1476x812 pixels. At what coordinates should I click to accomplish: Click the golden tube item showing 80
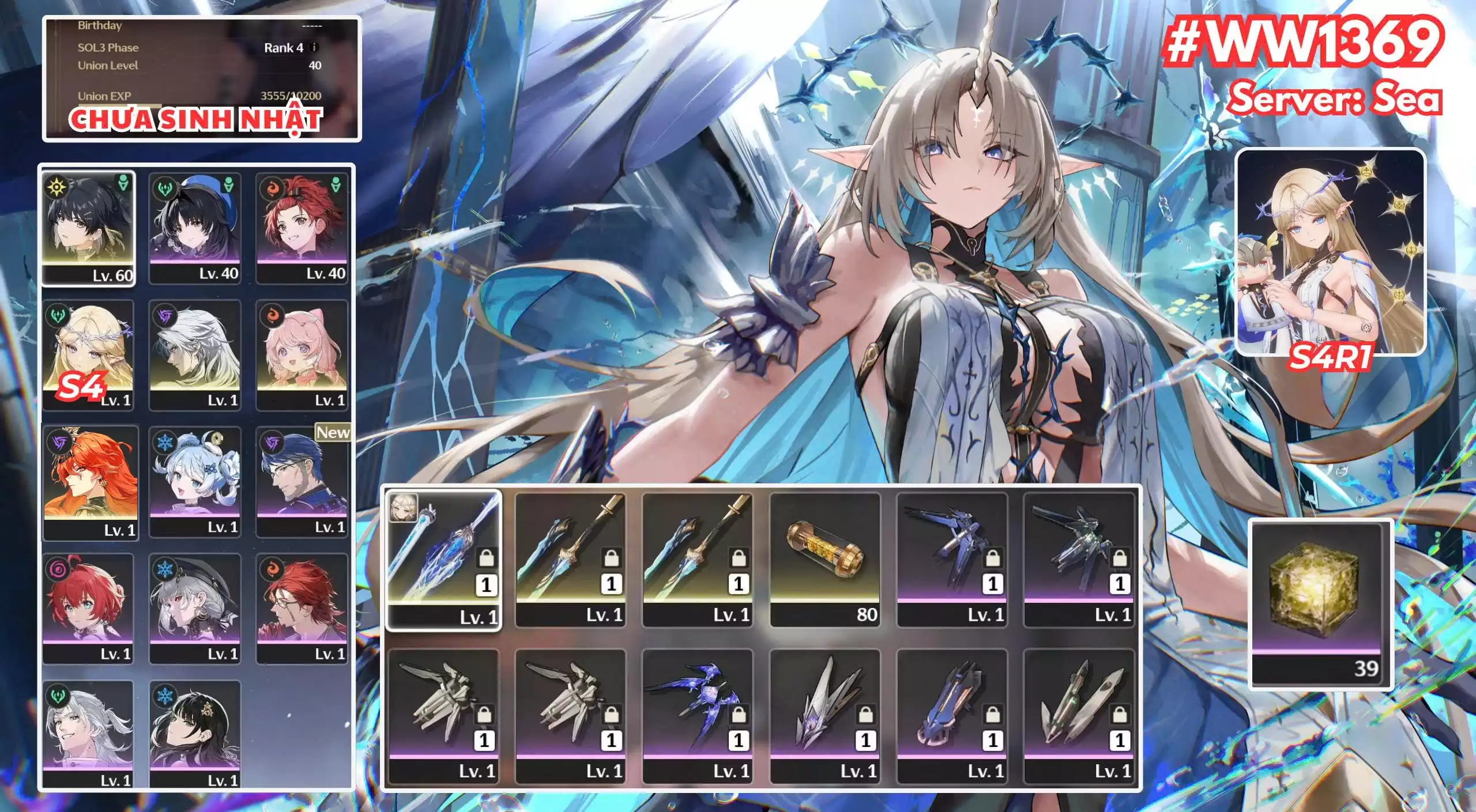pyautogui.click(x=825, y=558)
